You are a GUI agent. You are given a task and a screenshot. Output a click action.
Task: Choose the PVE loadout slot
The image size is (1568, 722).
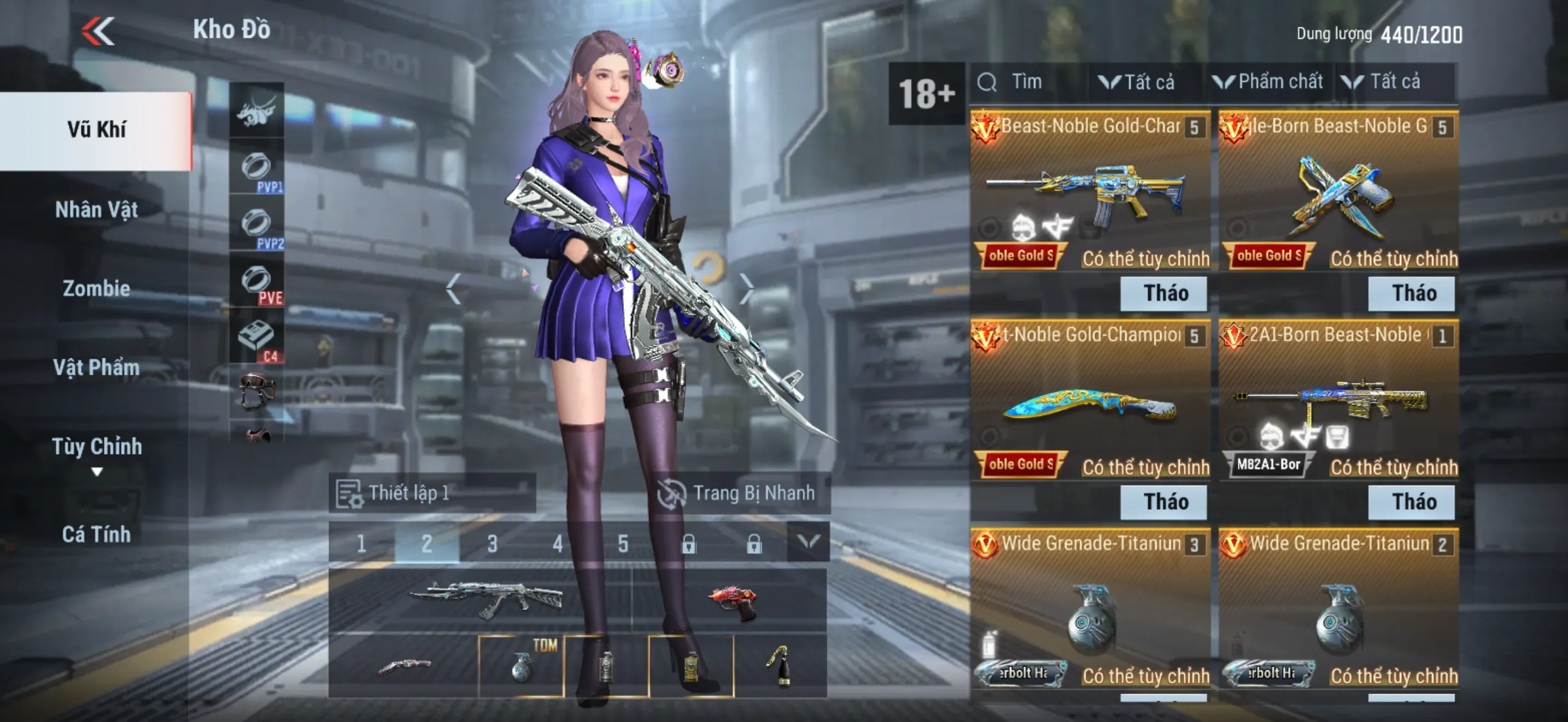click(x=257, y=281)
